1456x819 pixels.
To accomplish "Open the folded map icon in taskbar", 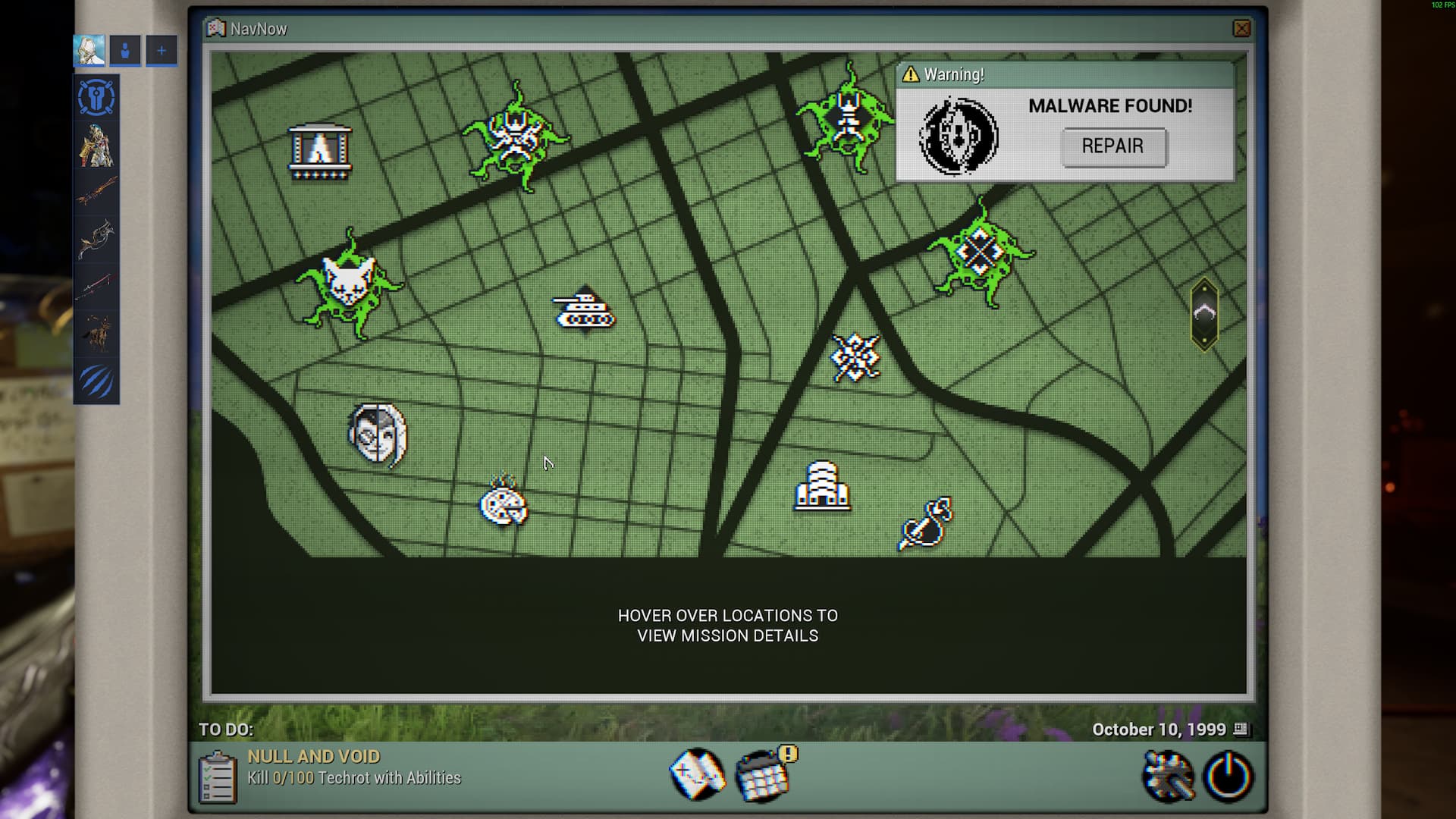I will point(697,774).
